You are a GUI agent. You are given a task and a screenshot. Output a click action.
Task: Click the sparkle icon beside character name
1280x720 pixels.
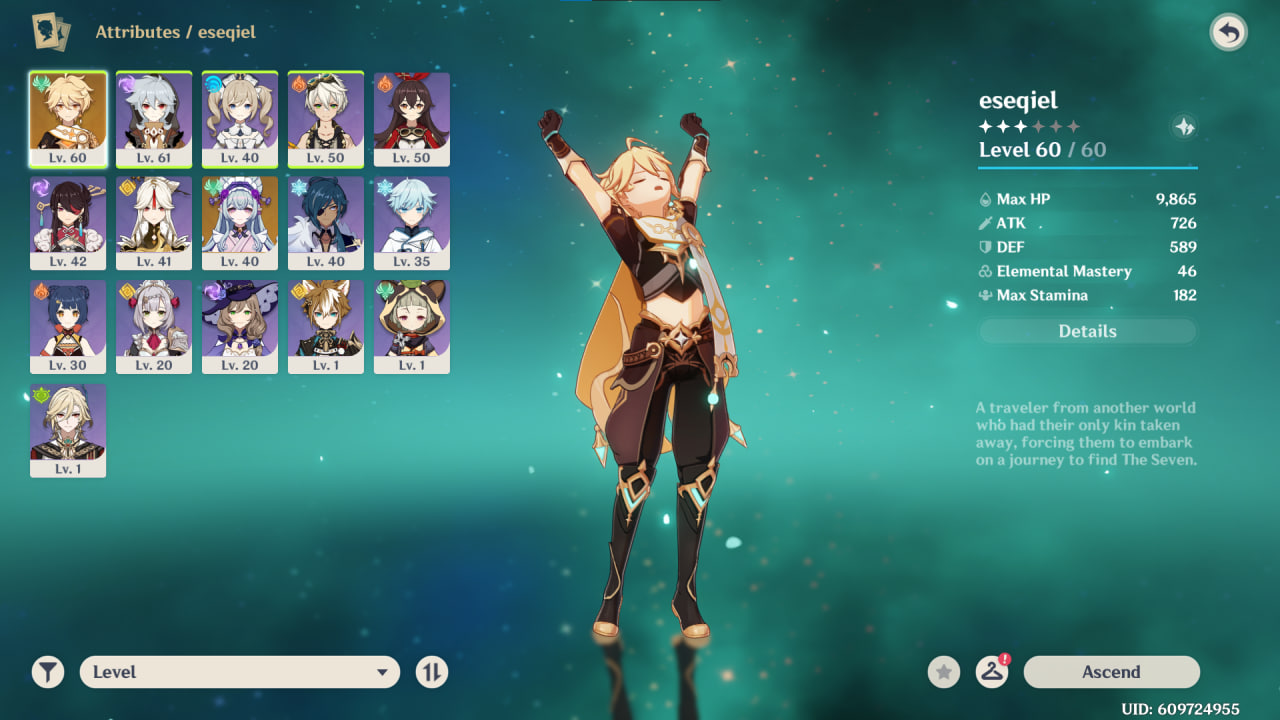pos(1184,127)
